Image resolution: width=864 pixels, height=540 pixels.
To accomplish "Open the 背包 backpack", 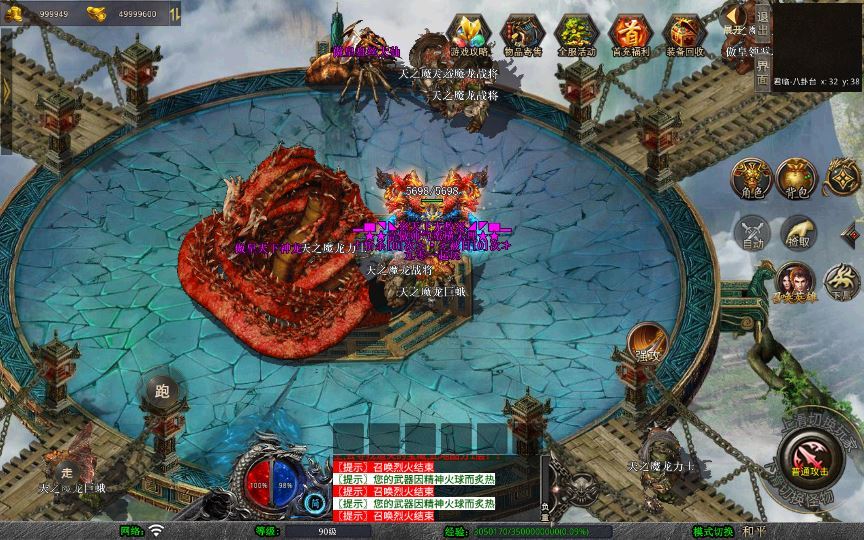I will (797, 178).
